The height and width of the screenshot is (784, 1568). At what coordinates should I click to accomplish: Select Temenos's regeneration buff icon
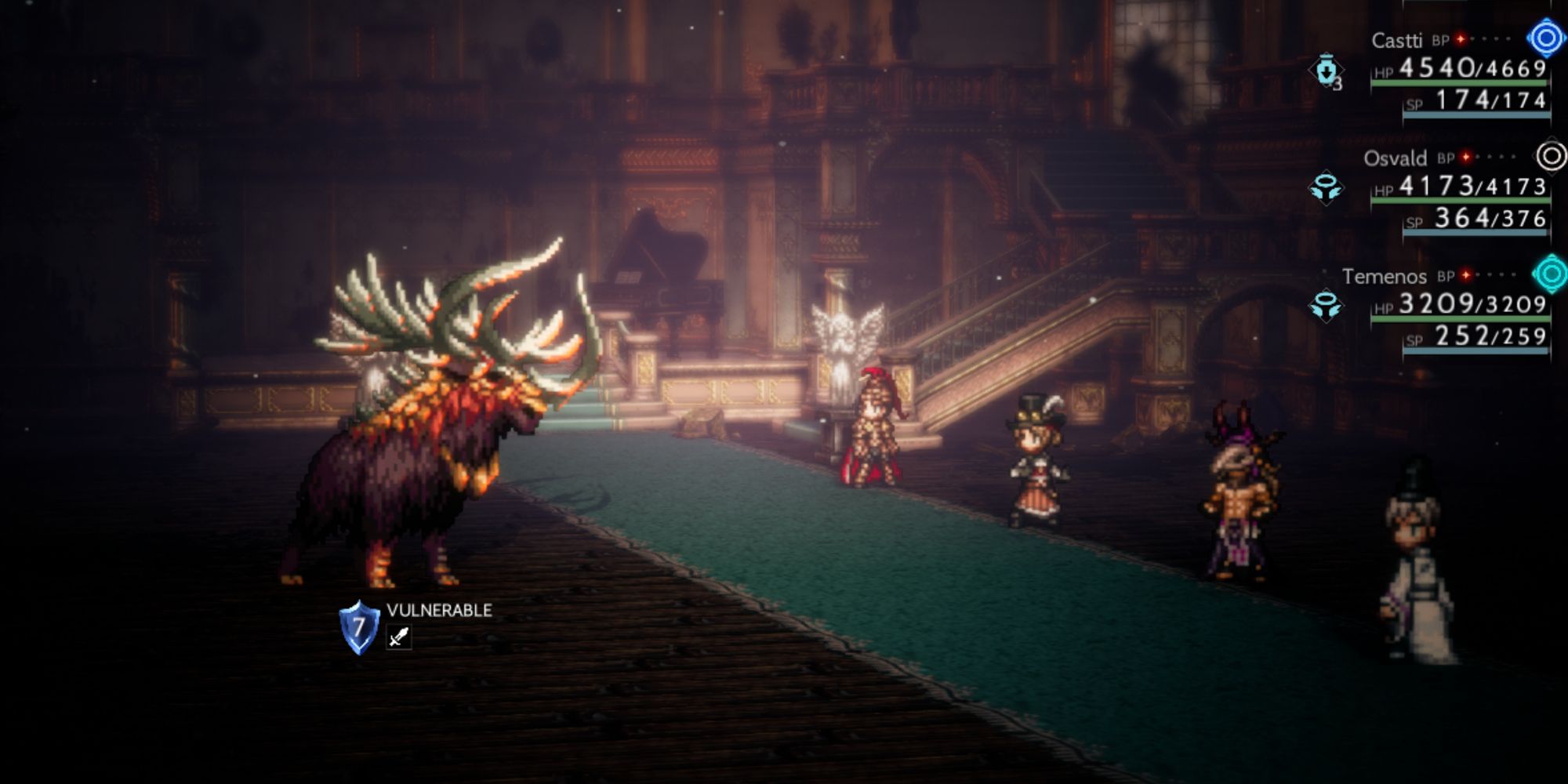point(1326,307)
